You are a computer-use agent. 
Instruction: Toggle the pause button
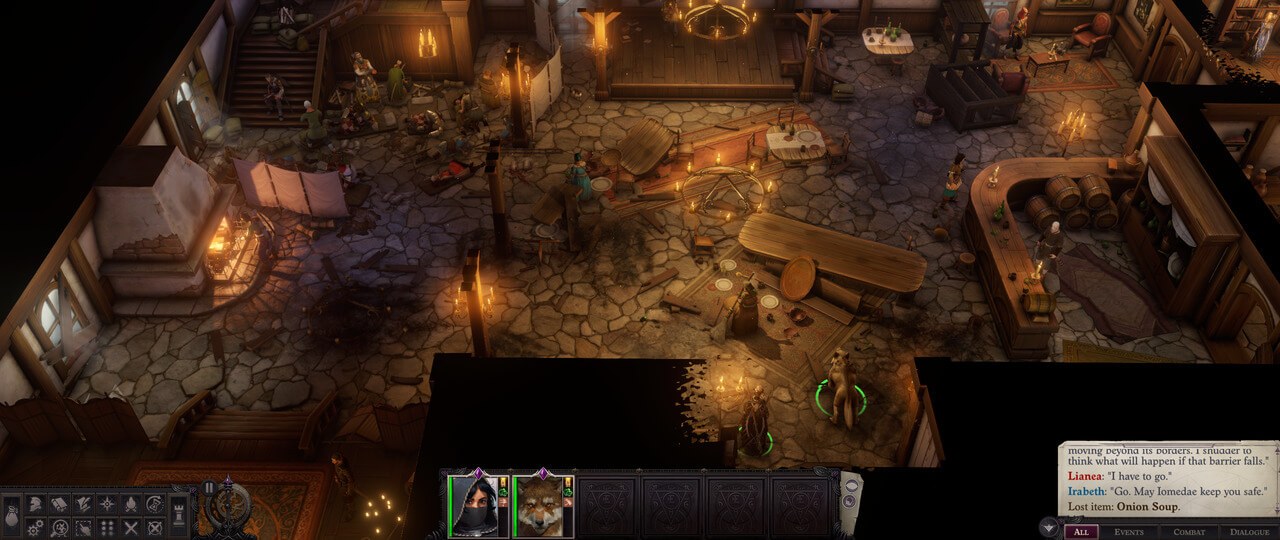[x=209, y=488]
